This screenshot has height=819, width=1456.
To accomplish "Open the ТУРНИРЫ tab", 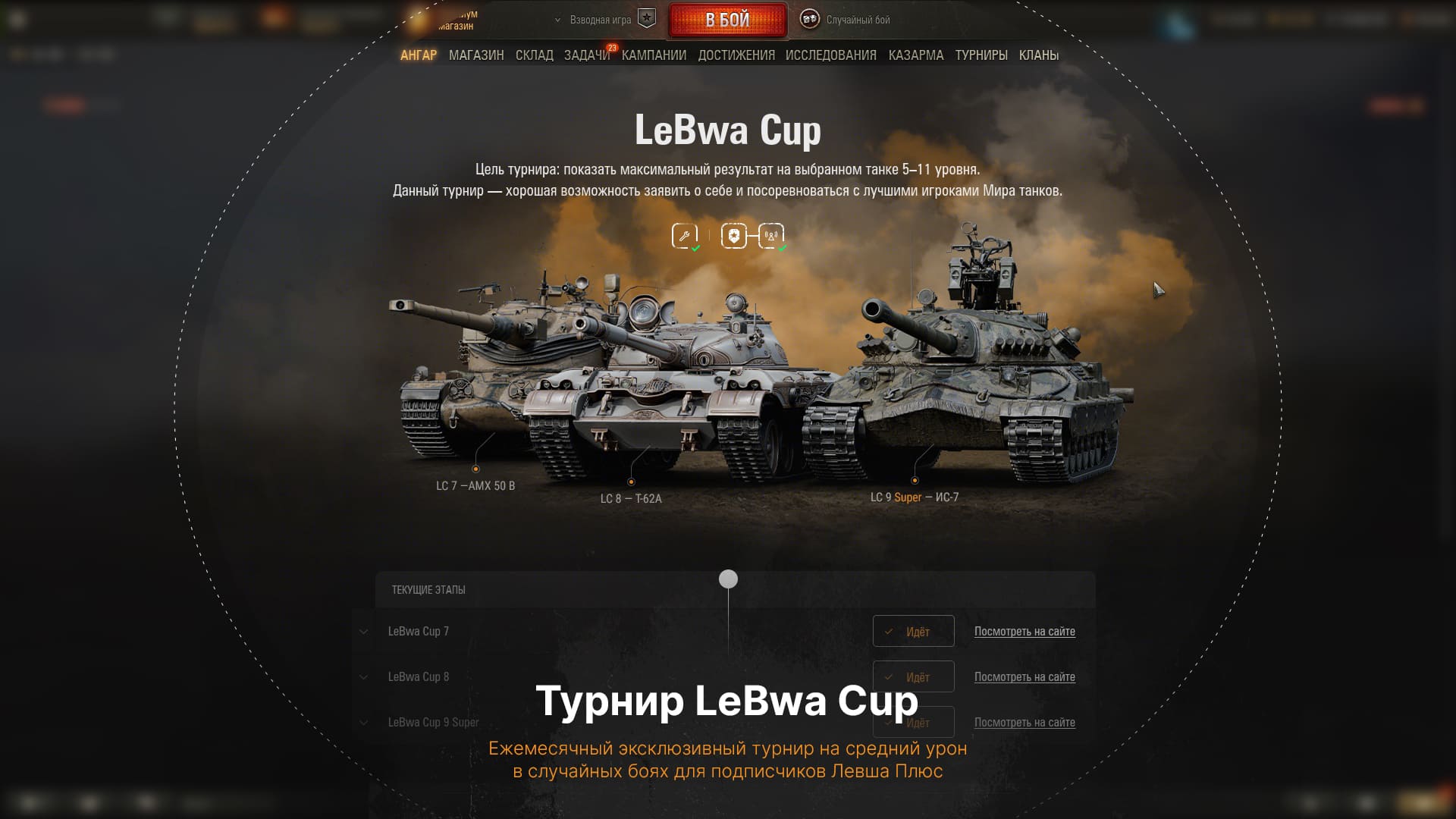I will pos(981,55).
